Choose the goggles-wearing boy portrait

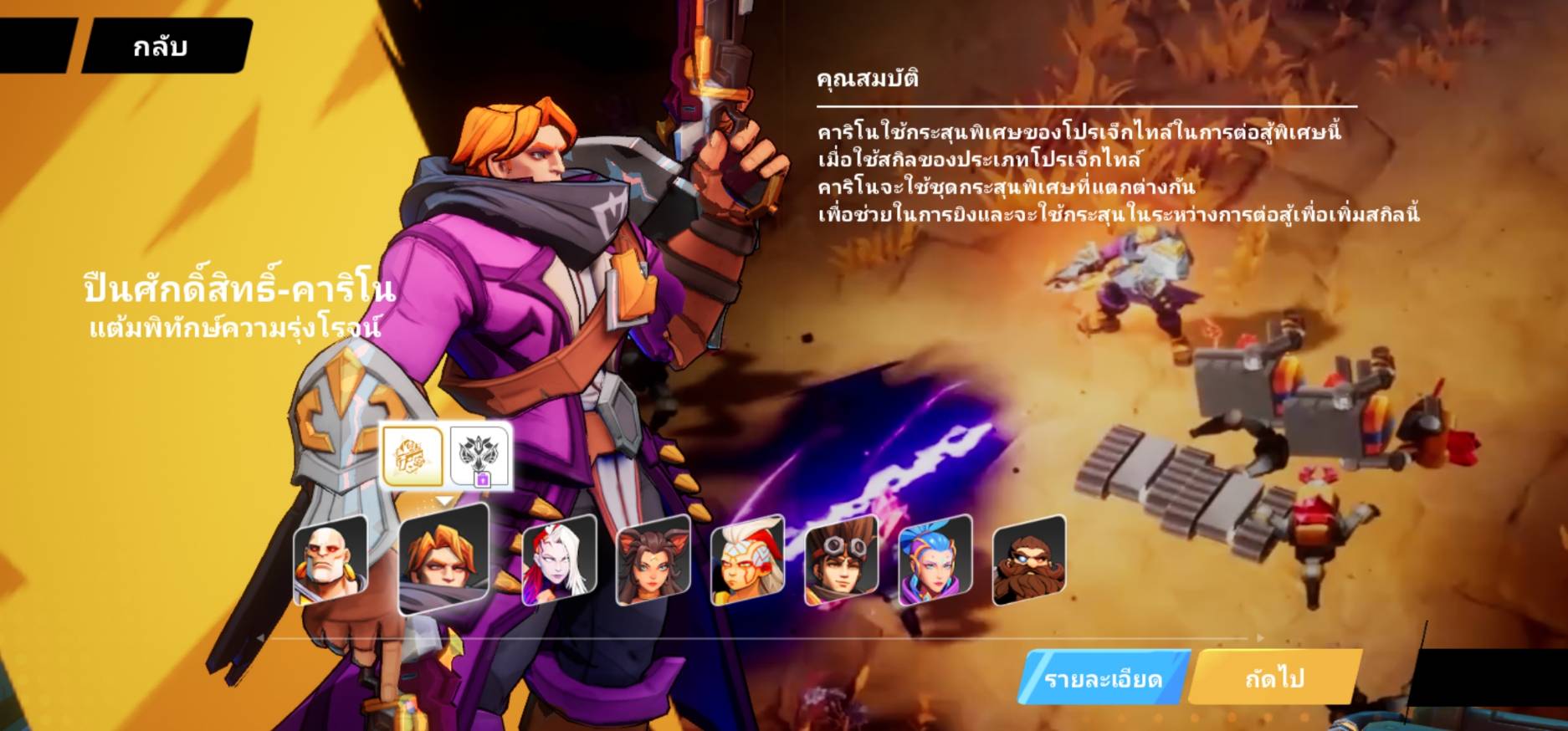pos(841,560)
